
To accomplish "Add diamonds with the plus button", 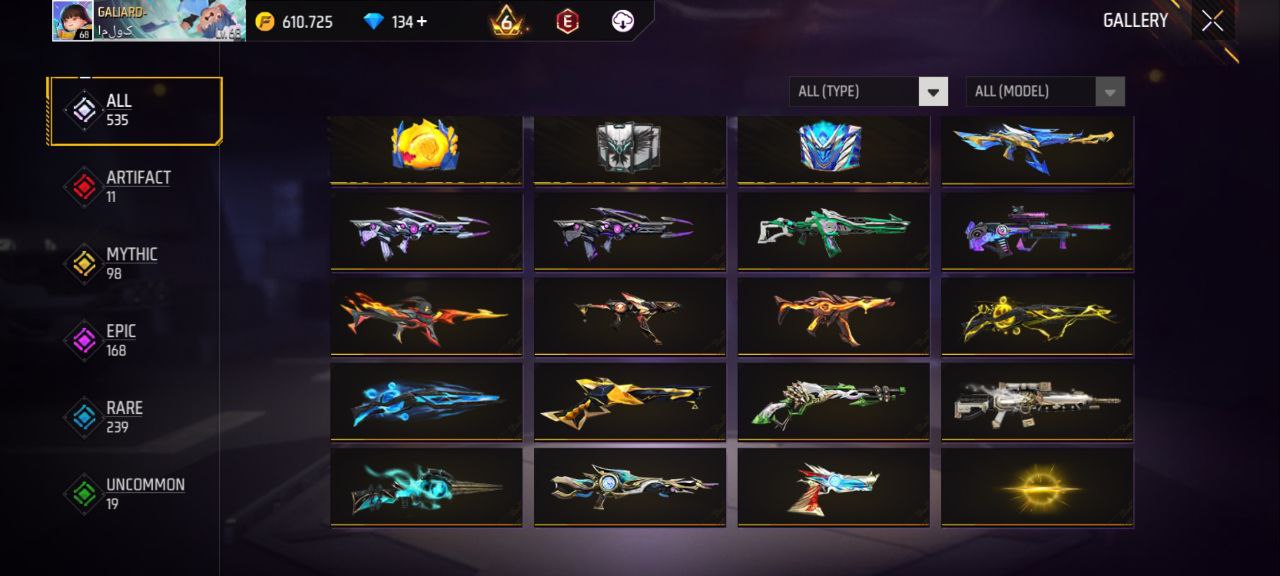I will 422,21.
